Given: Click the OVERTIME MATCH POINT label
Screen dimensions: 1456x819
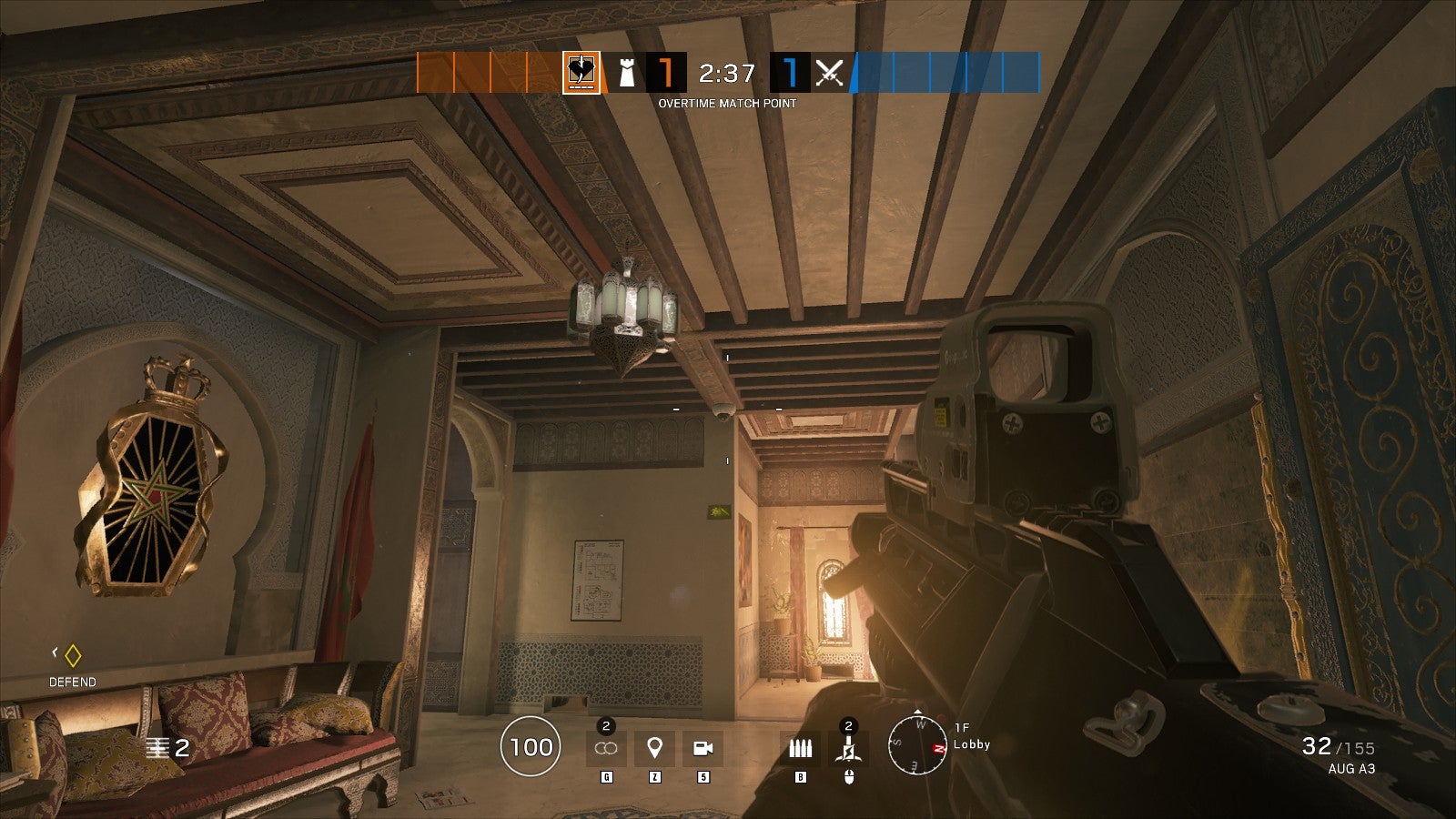Looking at the screenshot, I should point(728,104).
